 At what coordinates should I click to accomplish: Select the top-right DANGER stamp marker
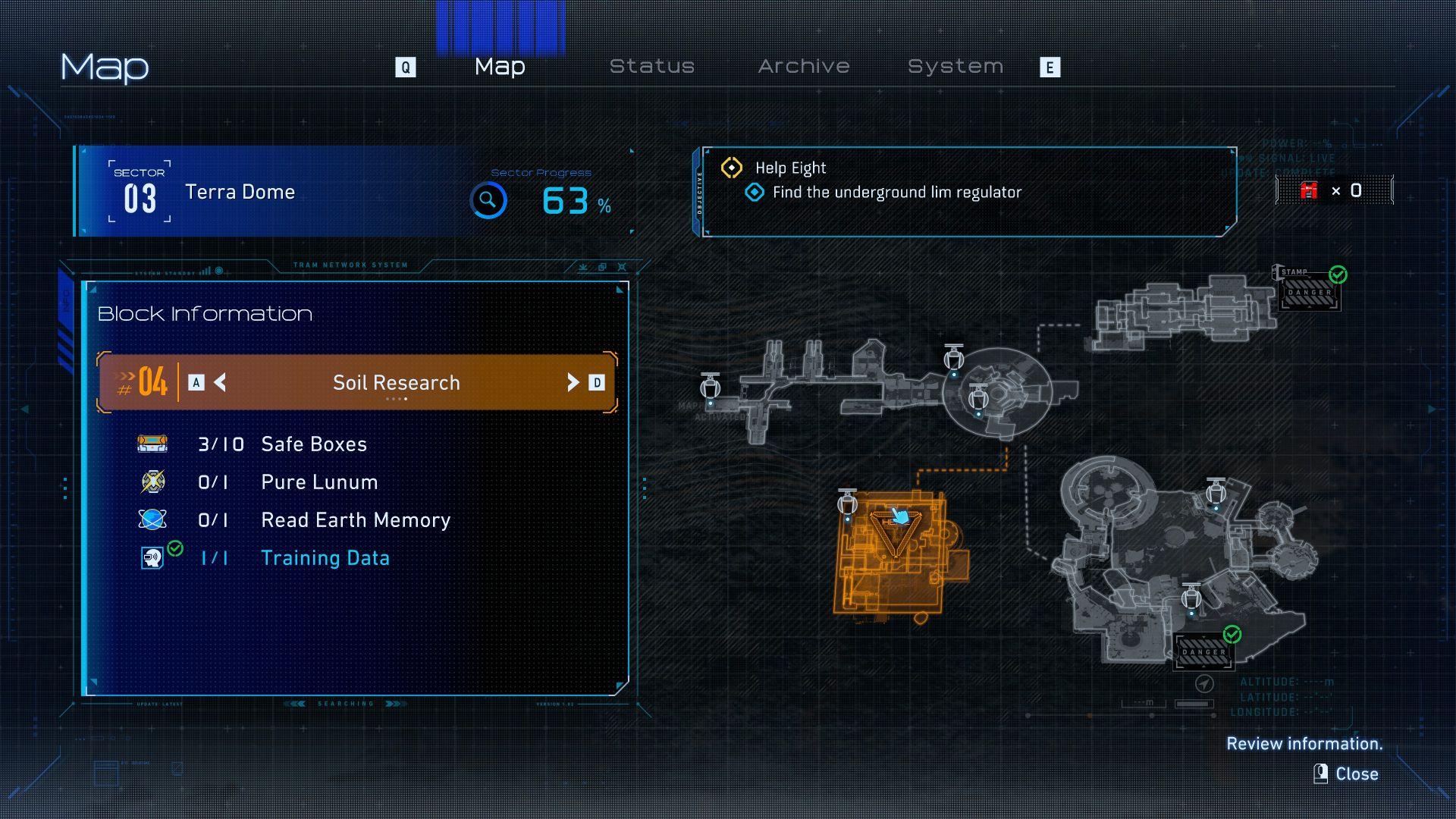[x=1310, y=292]
